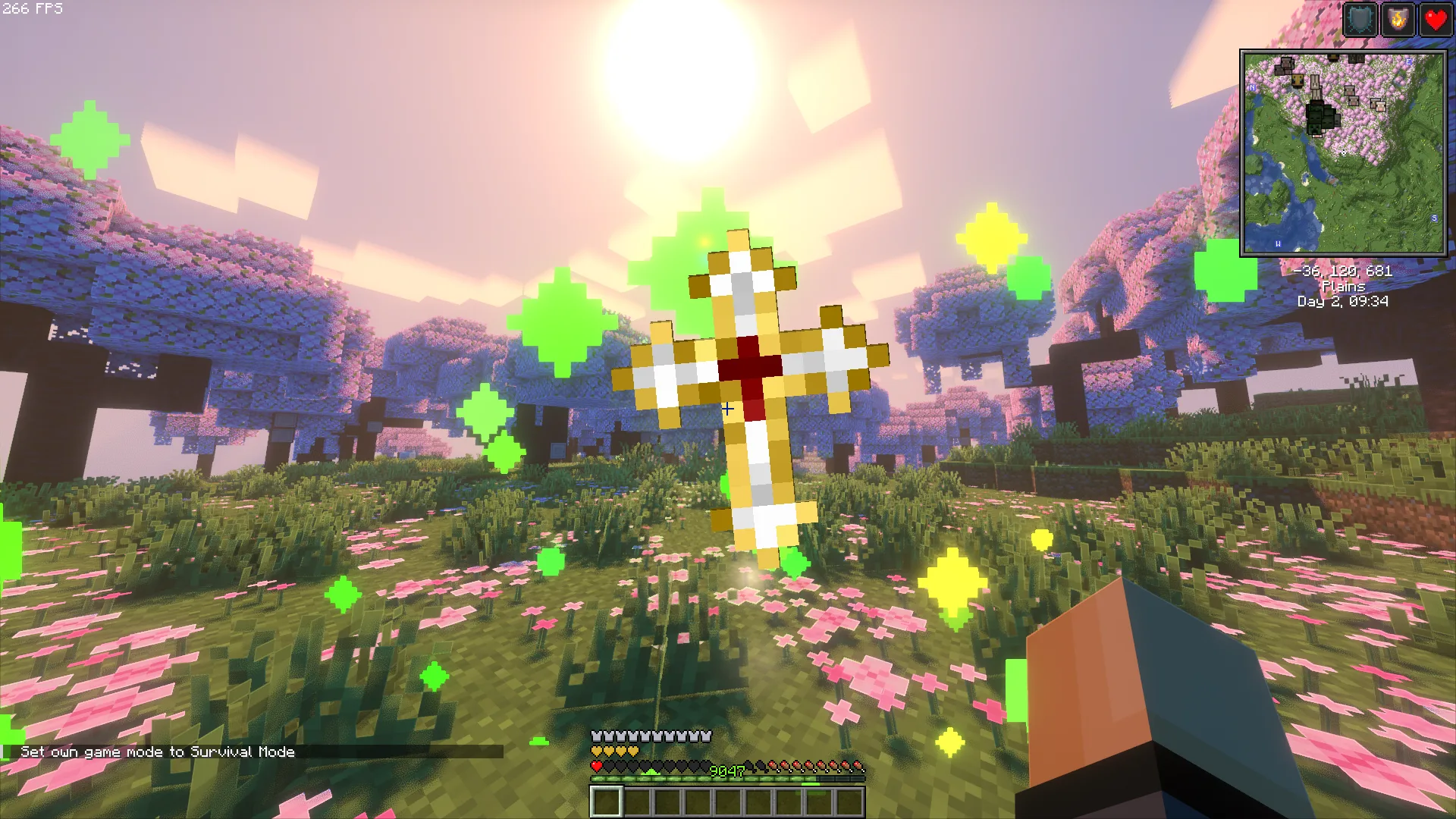Select the creeper face icon on the minimap
1456x819 pixels.
point(1313,129)
